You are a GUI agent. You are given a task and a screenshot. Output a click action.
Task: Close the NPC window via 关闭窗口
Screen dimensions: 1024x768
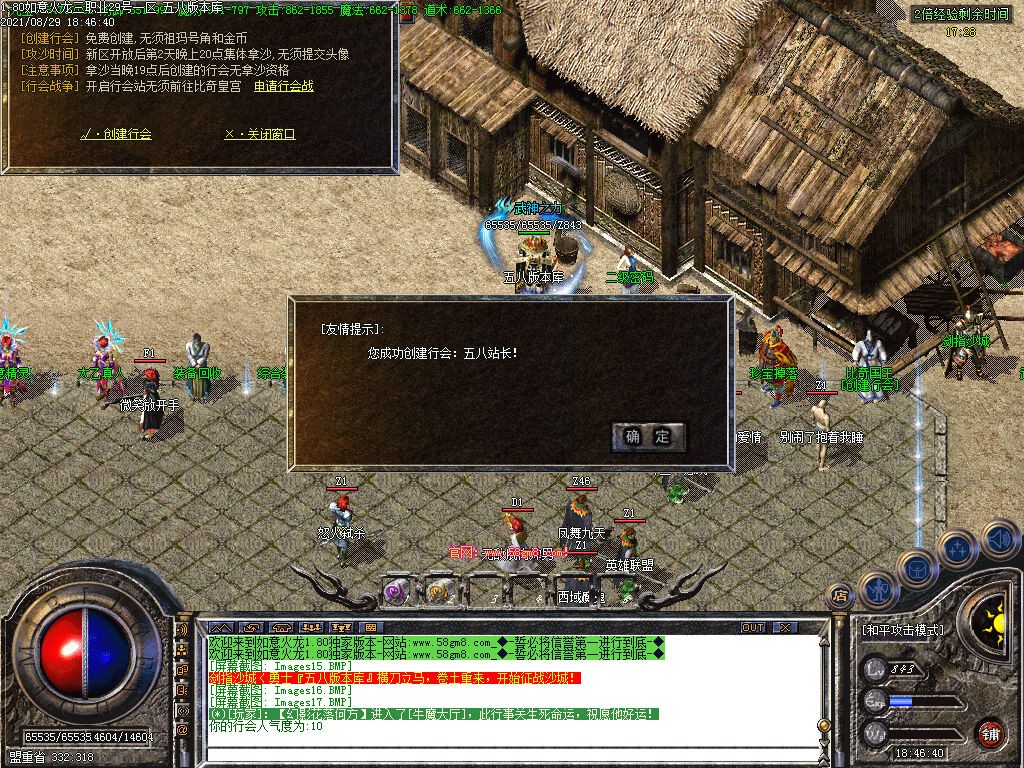click(x=260, y=134)
